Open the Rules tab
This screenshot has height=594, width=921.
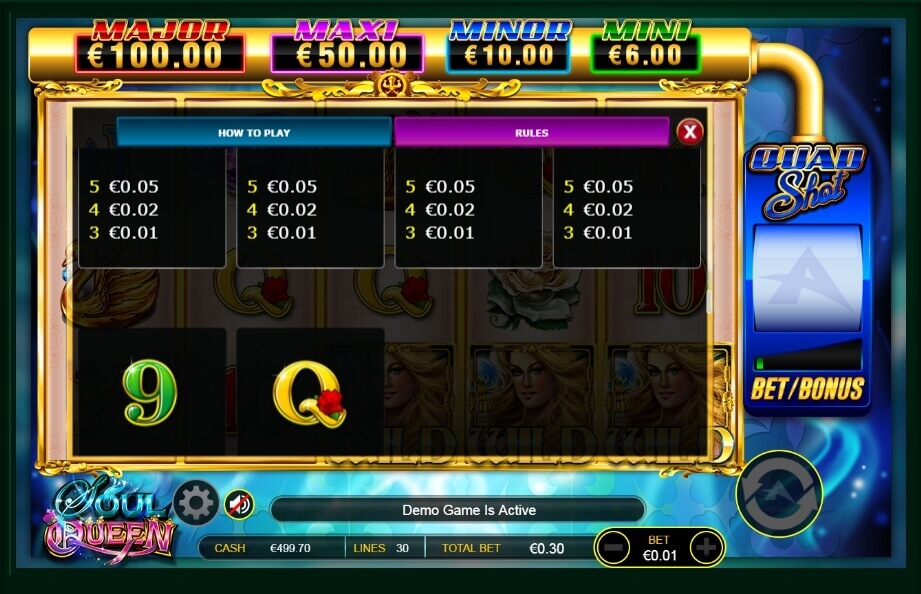pos(531,132)
